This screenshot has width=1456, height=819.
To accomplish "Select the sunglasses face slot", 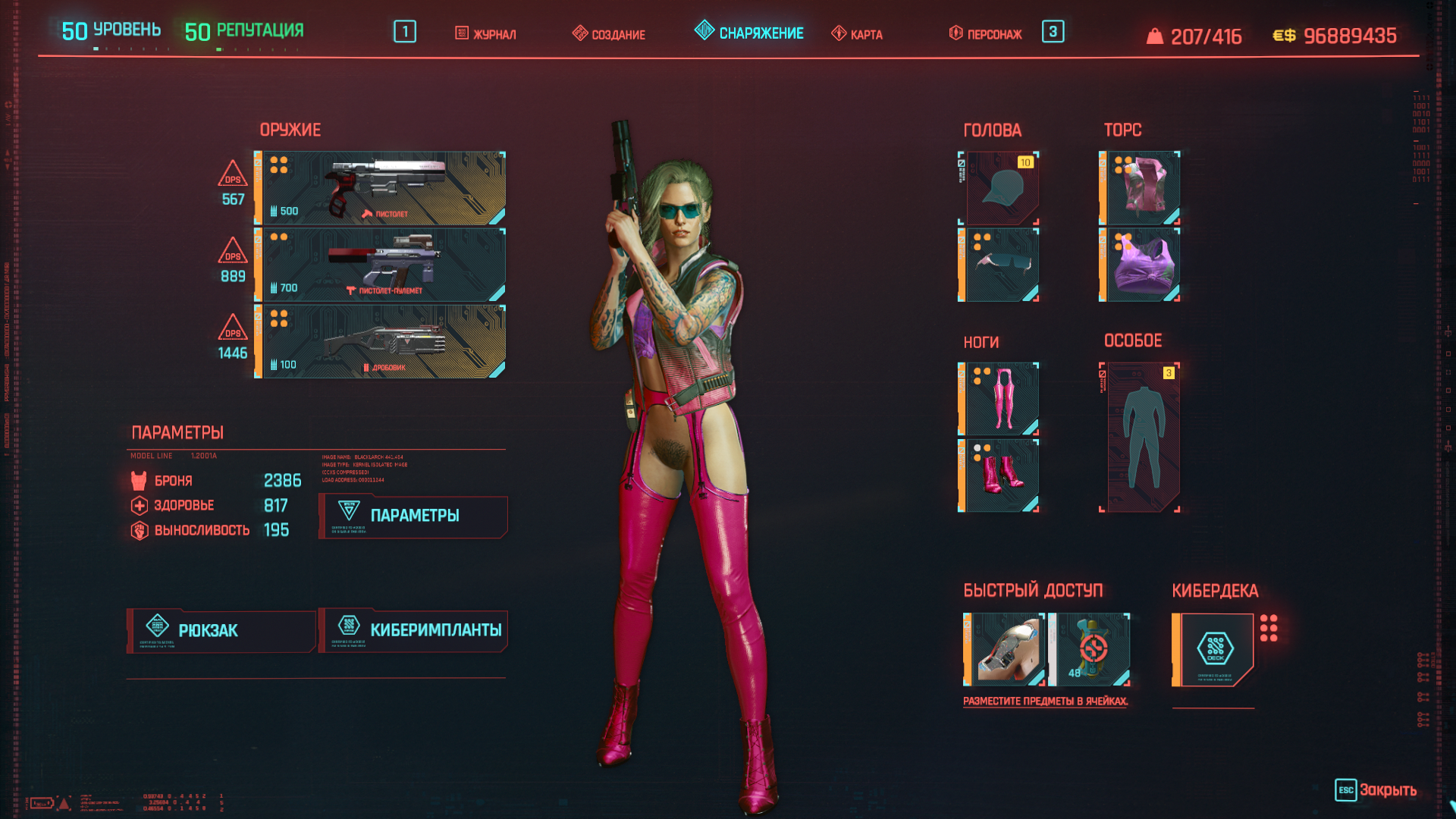I will [999, 265].
